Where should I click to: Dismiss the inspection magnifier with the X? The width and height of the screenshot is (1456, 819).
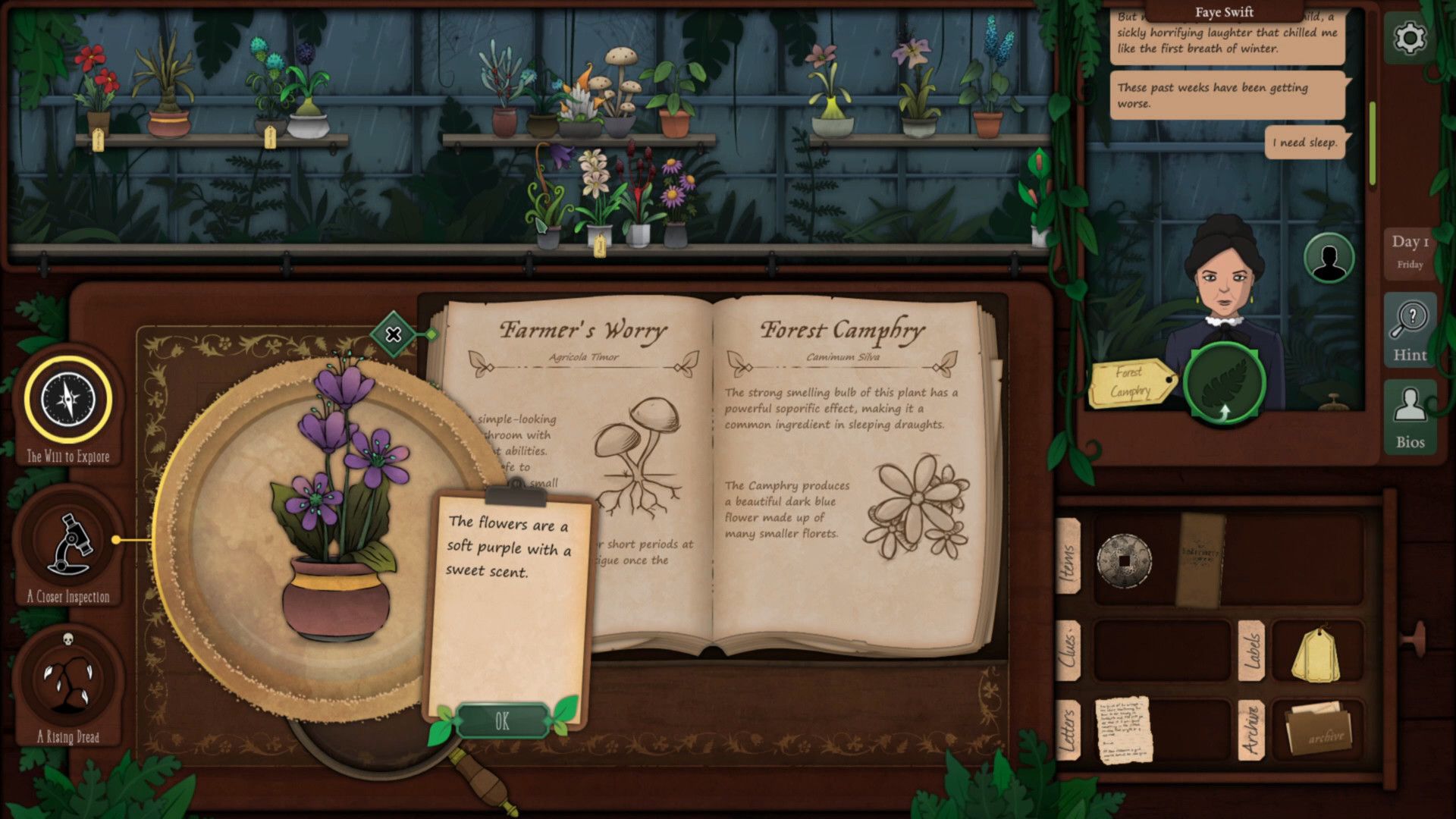click(393, 334)
